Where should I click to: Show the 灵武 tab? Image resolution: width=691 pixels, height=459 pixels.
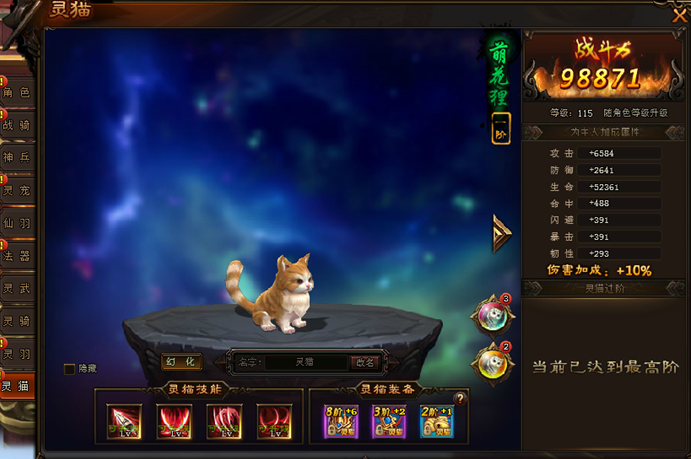[x=17, y=288]
